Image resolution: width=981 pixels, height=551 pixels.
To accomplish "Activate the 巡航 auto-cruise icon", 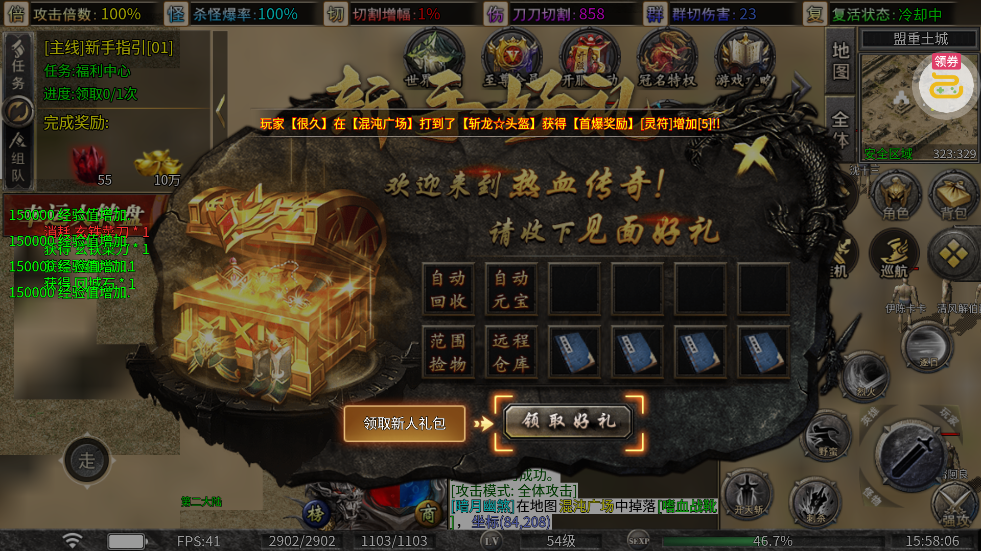I will 893,254.
